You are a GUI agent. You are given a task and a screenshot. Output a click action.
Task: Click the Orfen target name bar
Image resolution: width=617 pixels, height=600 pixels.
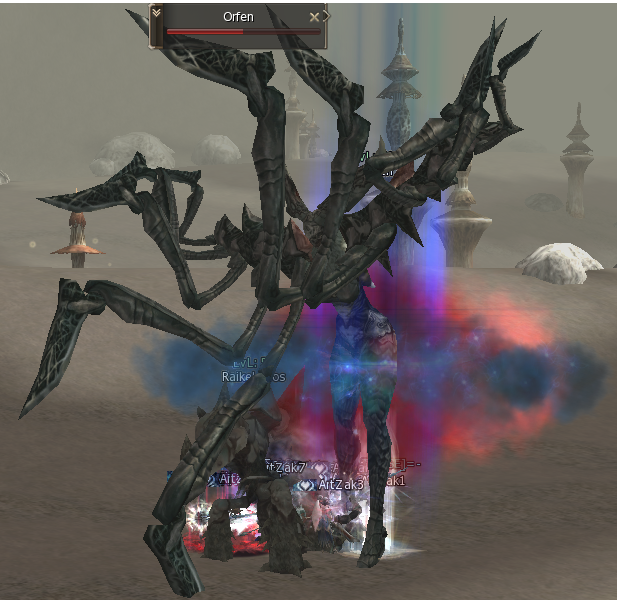(238, 17)
